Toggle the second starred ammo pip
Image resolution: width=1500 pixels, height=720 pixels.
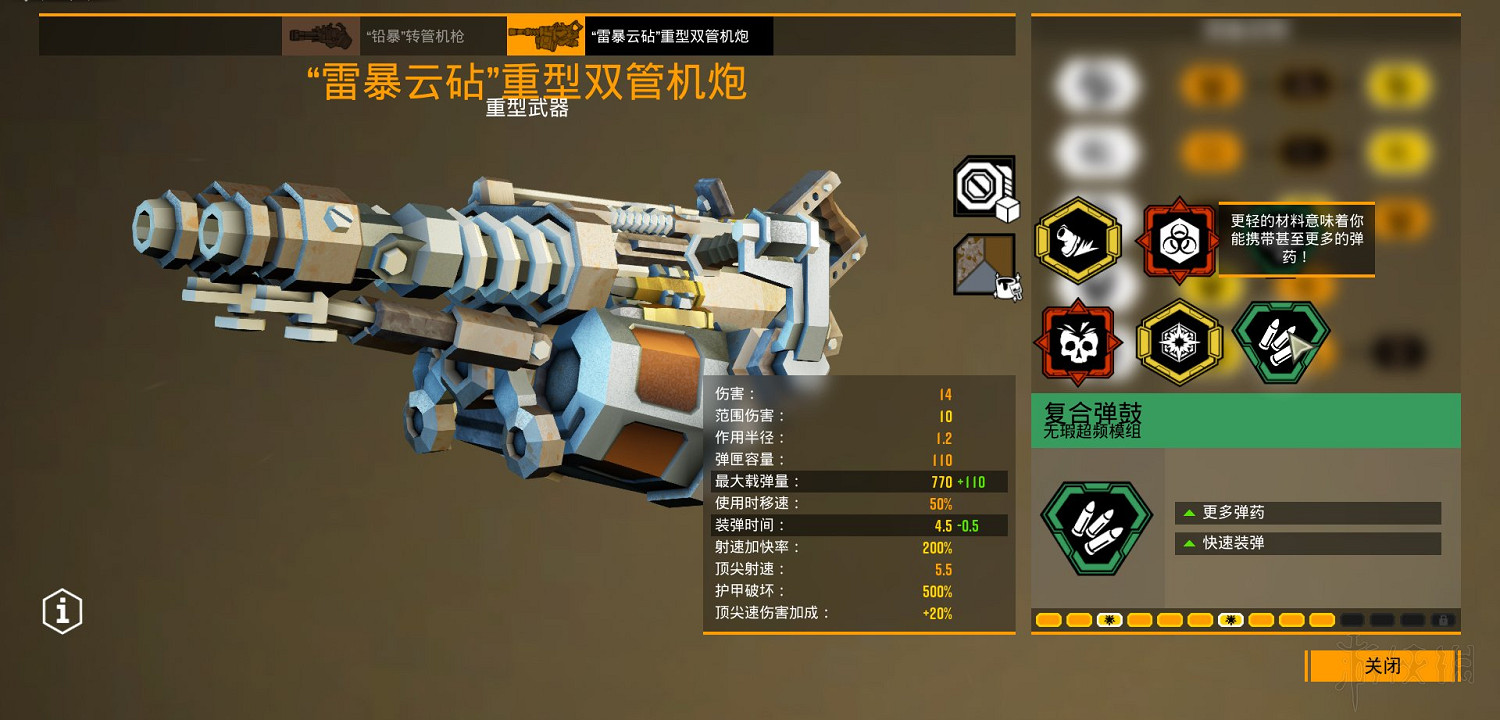pyautogui.click(x=1229, y=620)
